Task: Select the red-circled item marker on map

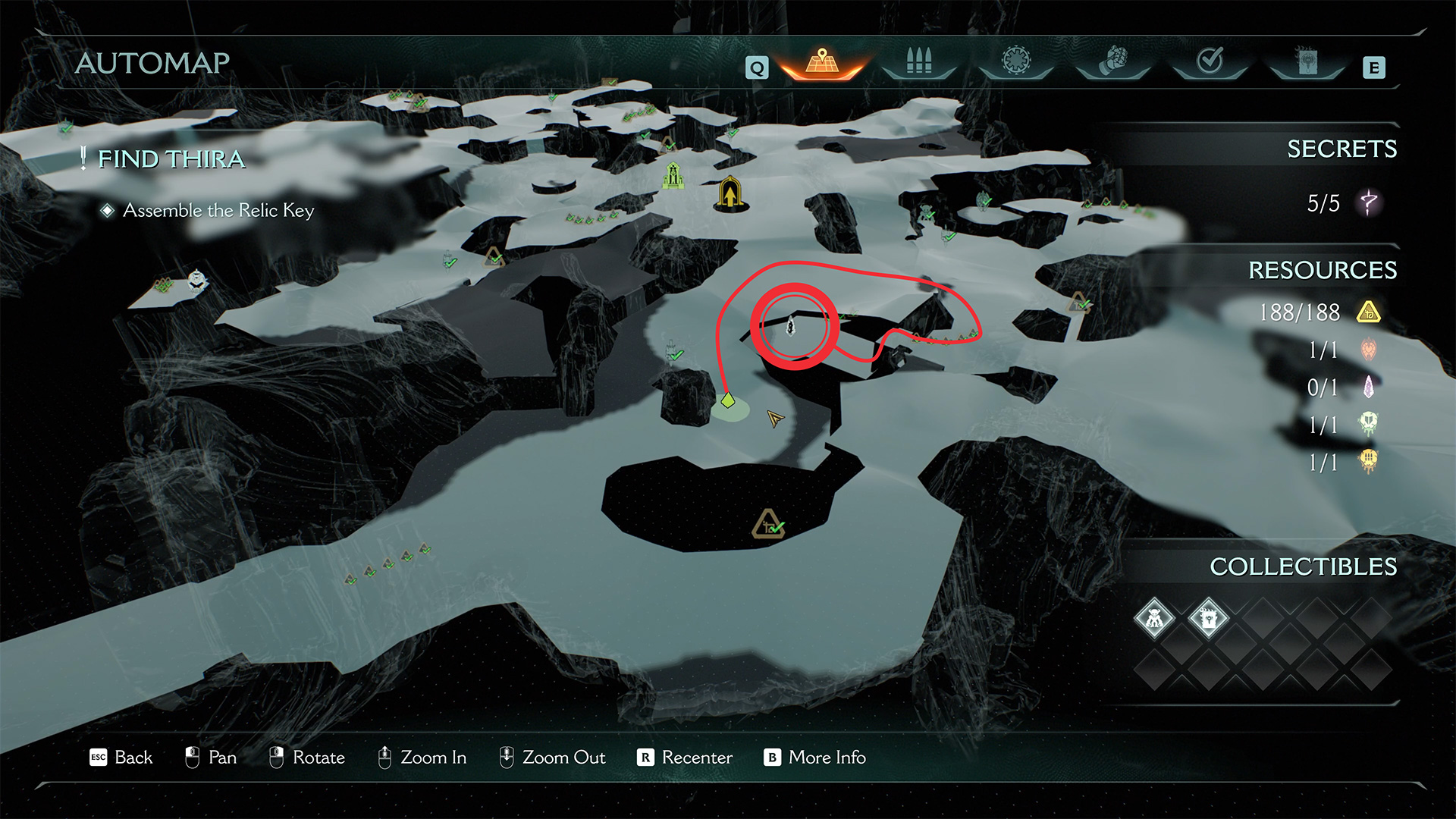Action: (791, 326)
